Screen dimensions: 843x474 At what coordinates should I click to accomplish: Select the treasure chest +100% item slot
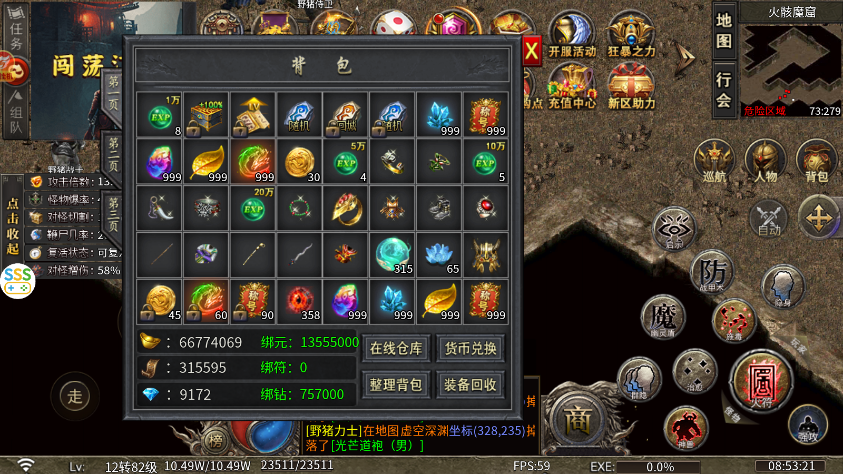click(x=206, y=115)
